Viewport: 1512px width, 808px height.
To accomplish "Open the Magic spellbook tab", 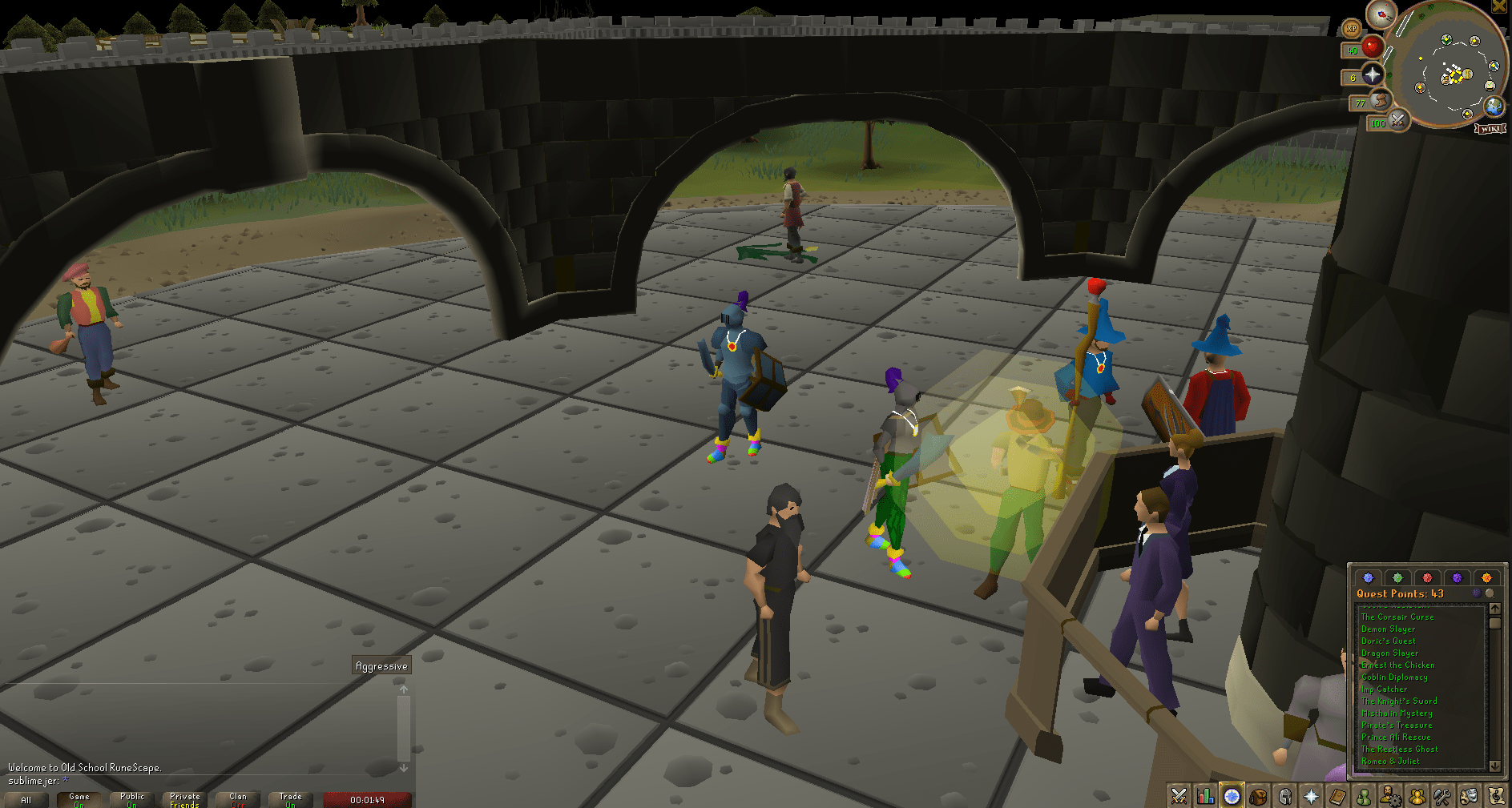I will (1337, 796).
